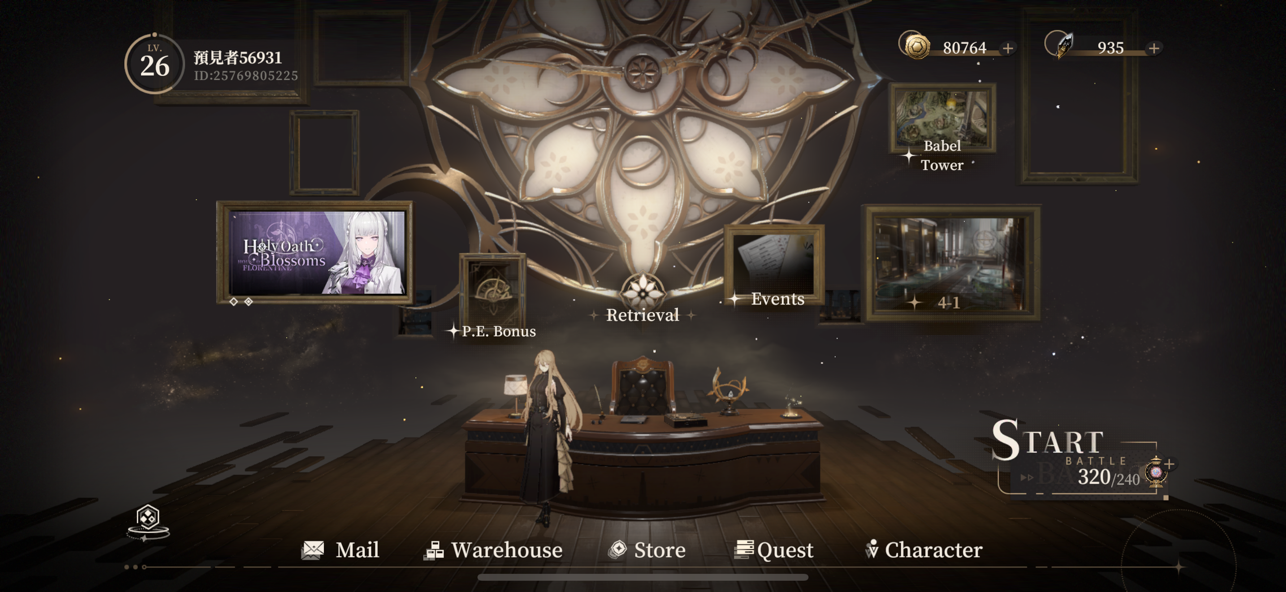Click the hexagon dice icon above the menu

pos(148,519)
